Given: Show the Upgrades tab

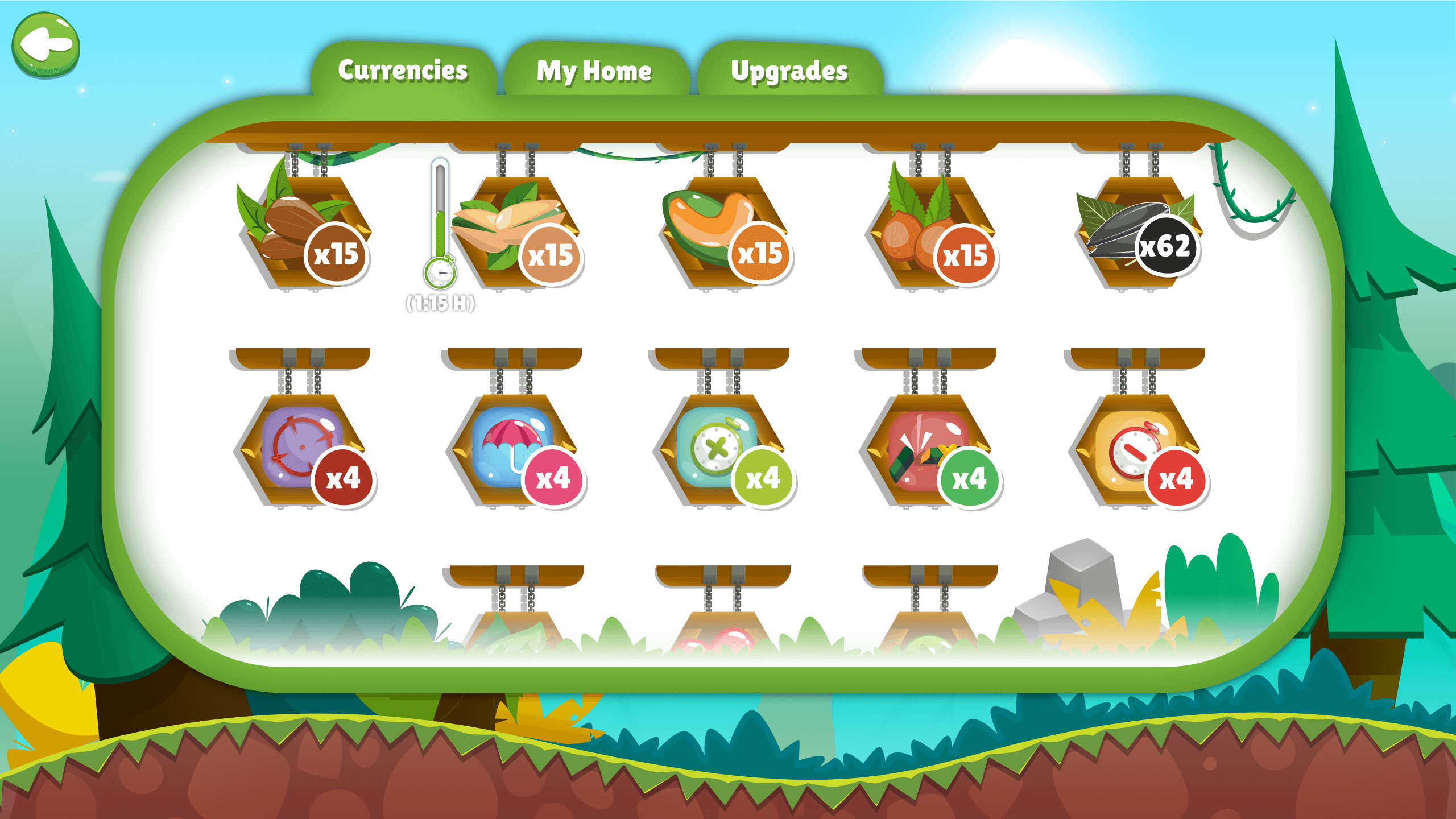Looking at the screenshot, I should 789,72.
